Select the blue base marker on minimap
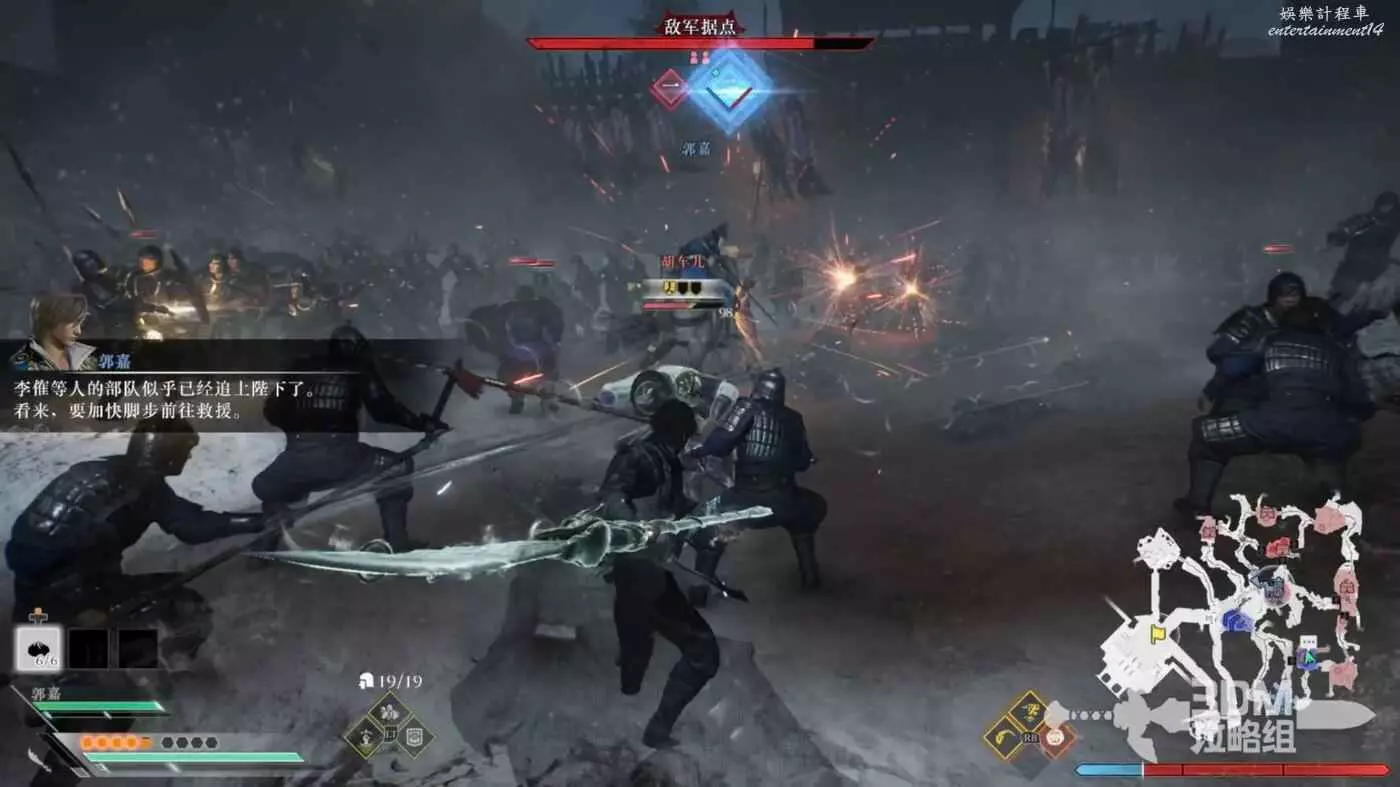Screen dimensions: 1400x787 1238,621
